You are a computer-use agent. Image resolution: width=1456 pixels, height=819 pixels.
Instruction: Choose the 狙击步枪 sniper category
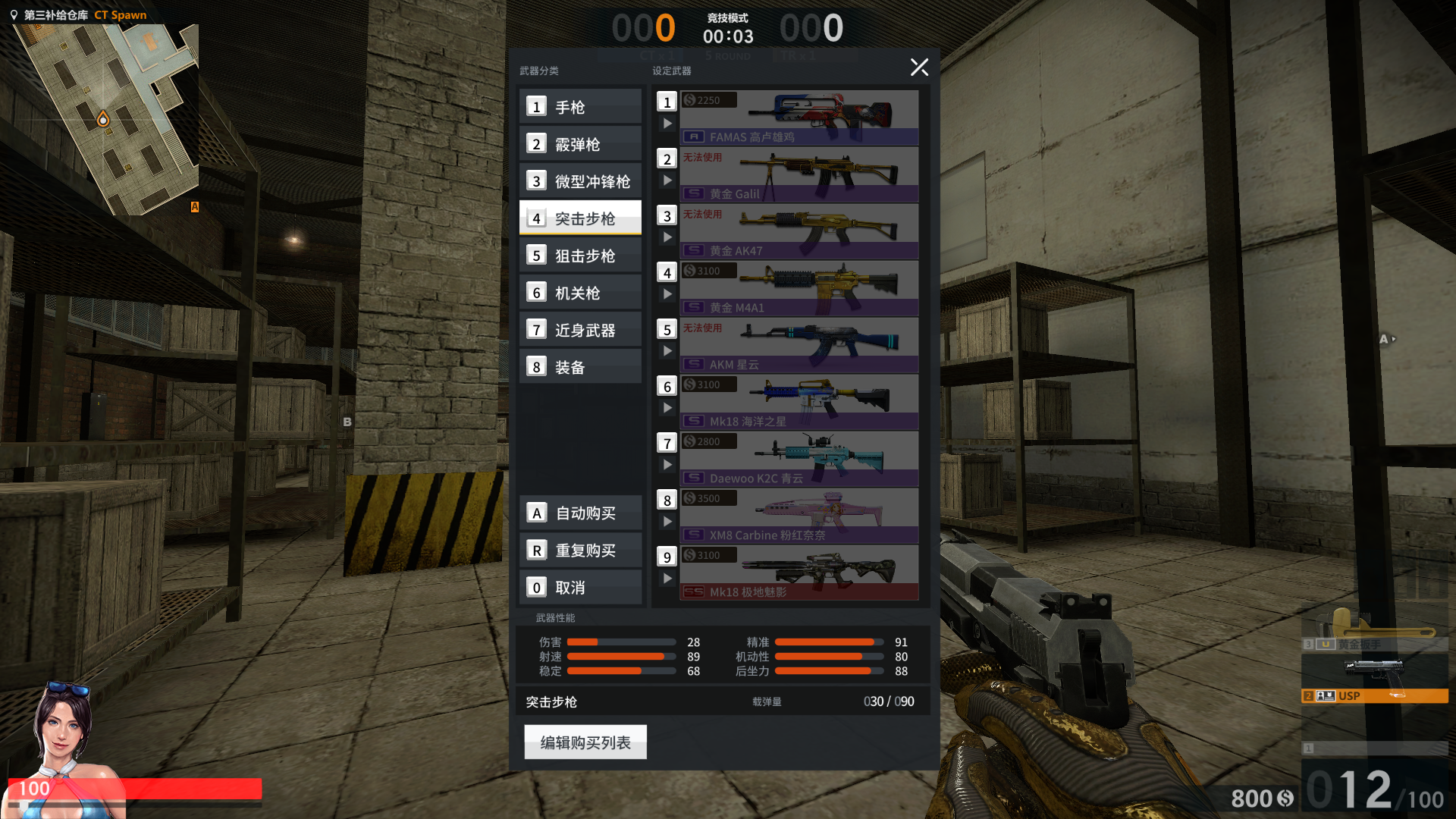click(x=580, y=256)
